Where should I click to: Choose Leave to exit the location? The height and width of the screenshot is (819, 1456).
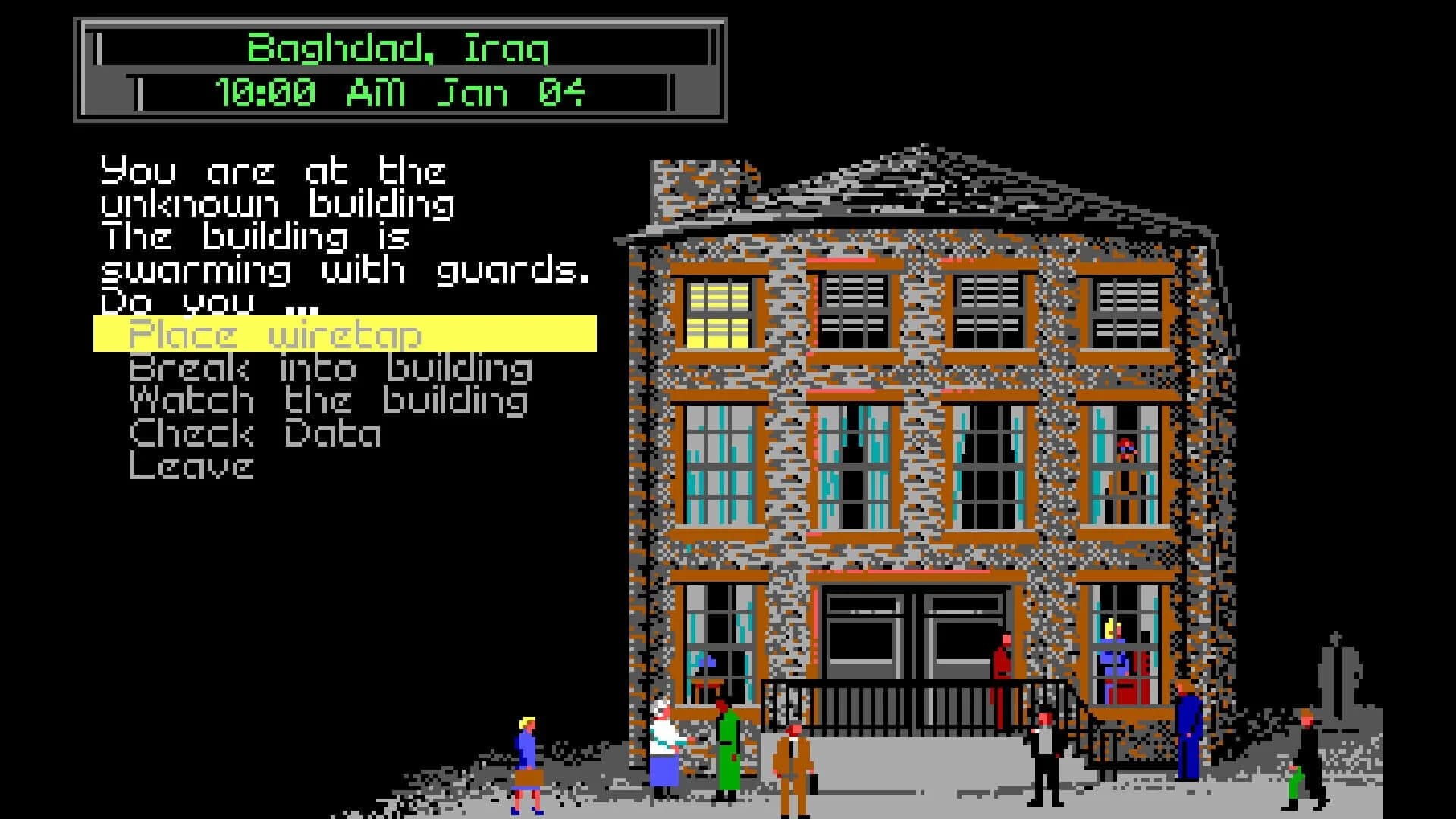tap(190, 466)
